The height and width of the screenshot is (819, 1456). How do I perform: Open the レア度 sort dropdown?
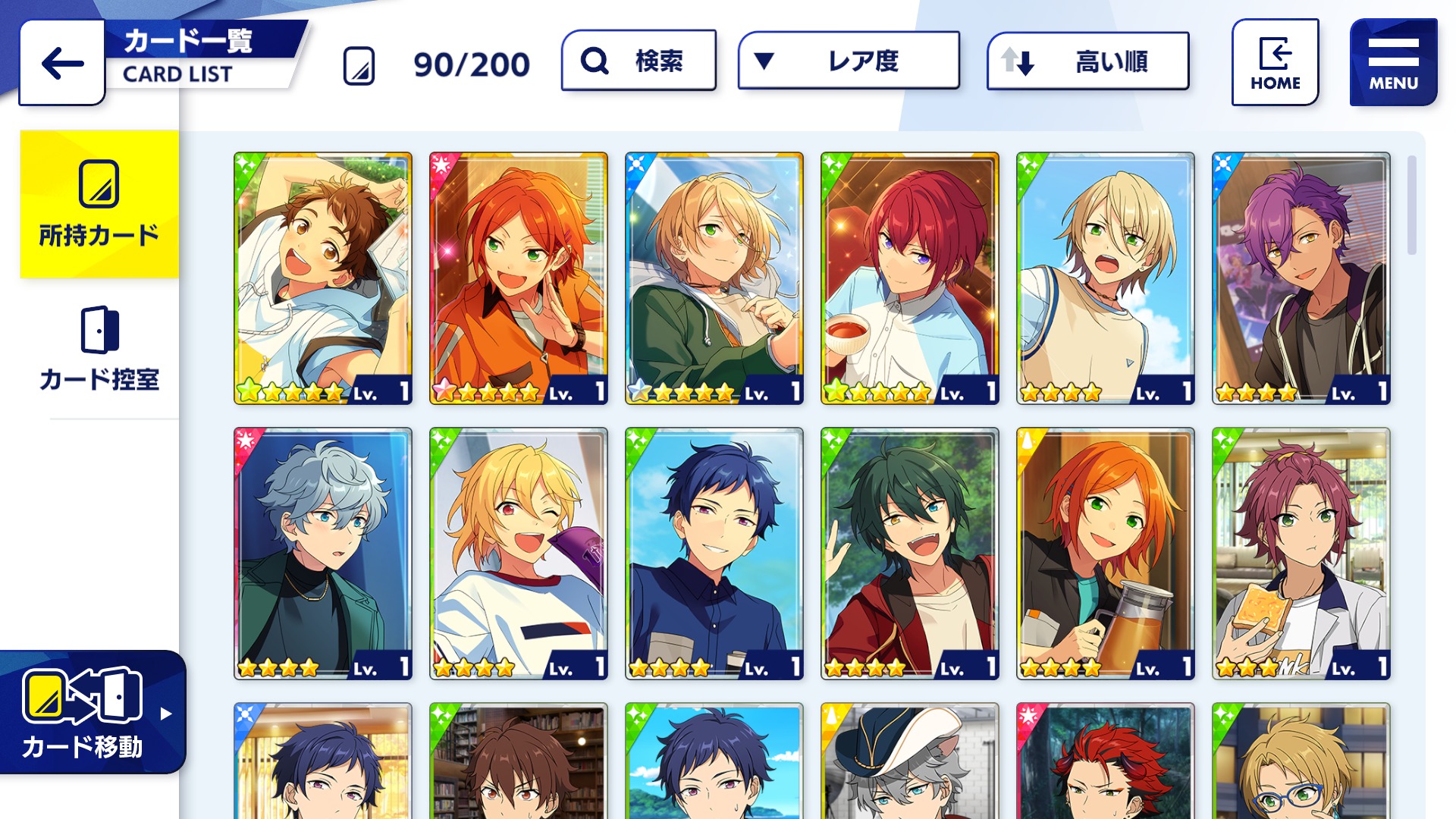point(849,61)
